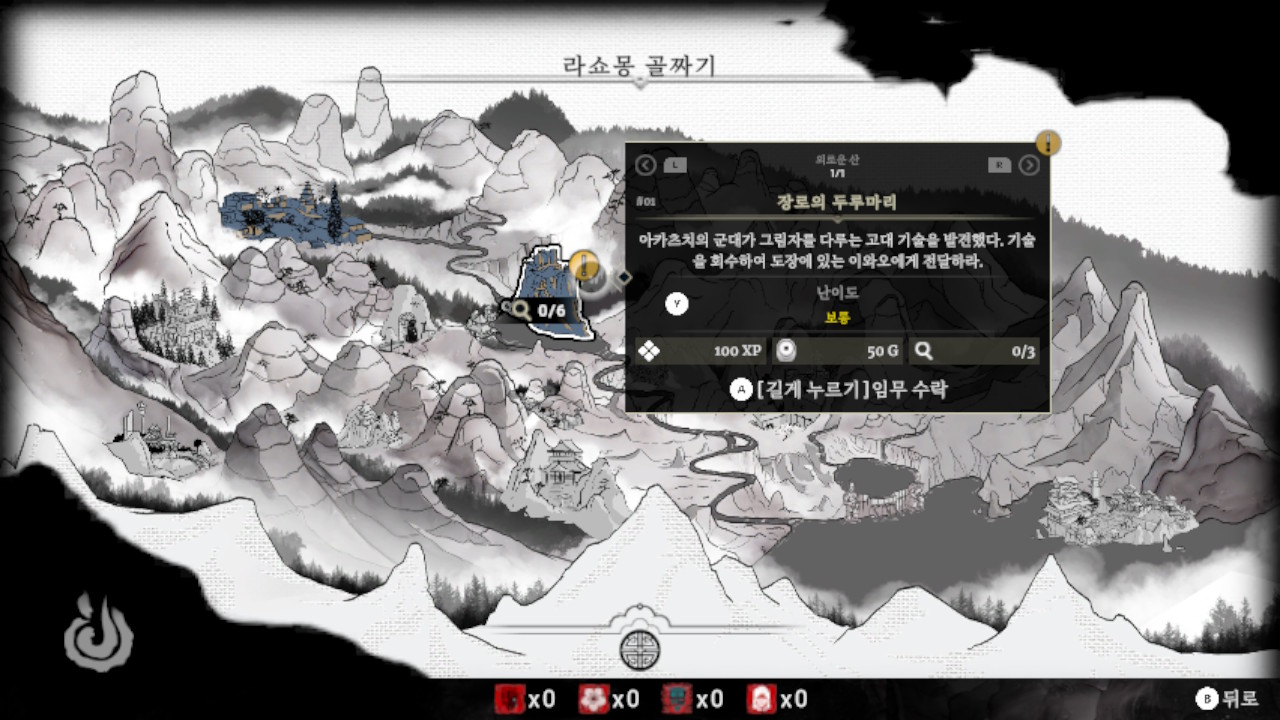
Task: Click the circular seal icon at bottom center
Action: (640, 649)
